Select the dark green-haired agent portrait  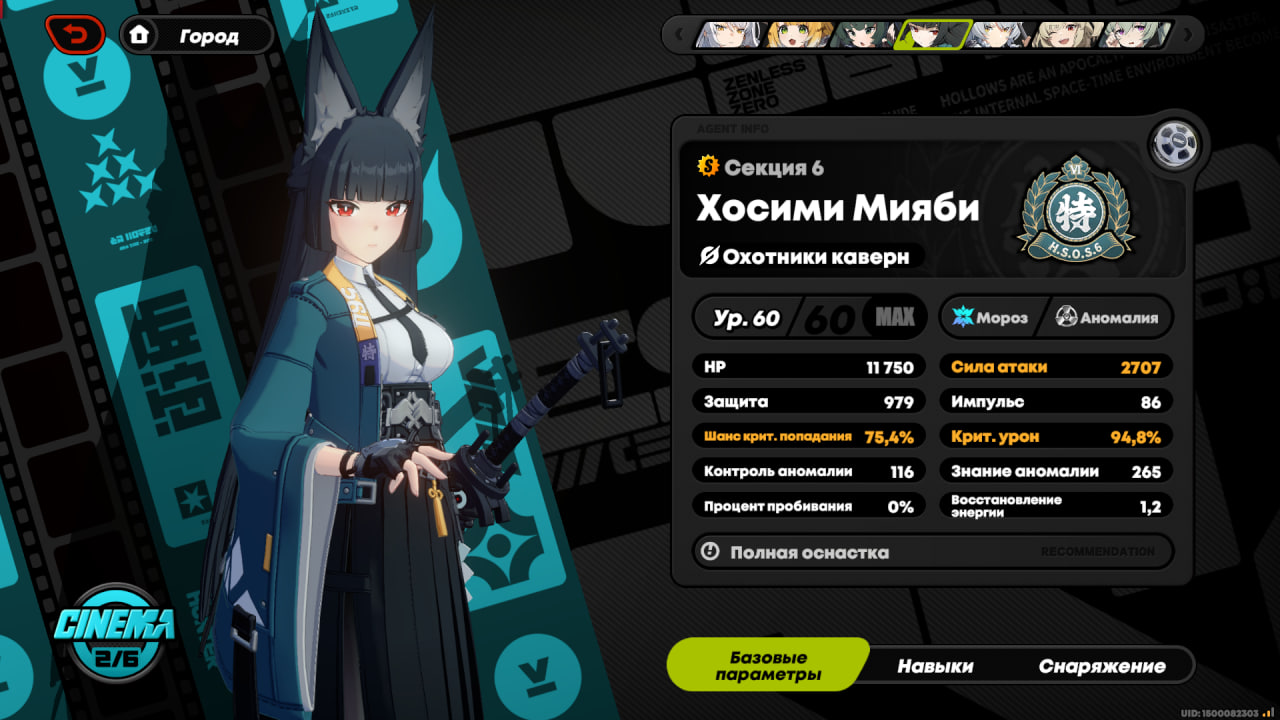862,35
